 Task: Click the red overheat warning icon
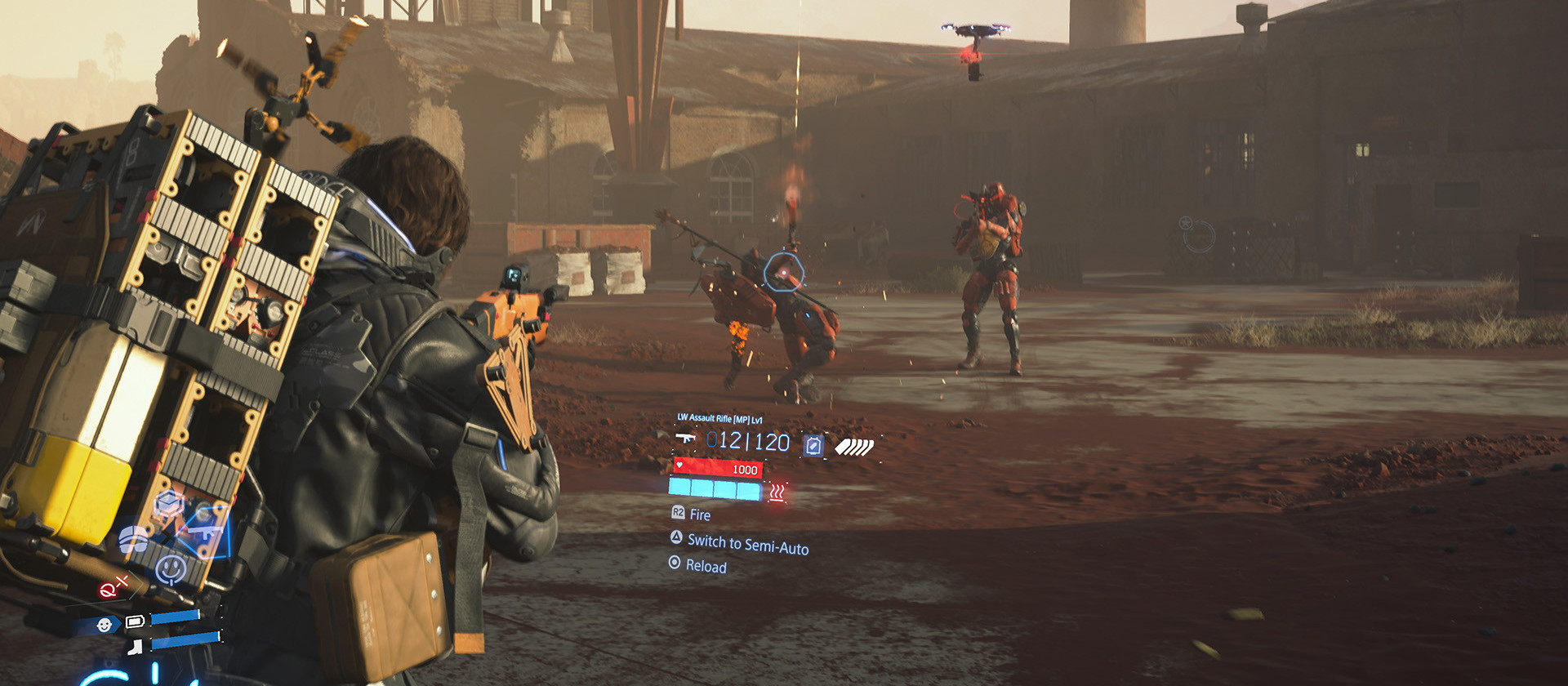point(777,492)
